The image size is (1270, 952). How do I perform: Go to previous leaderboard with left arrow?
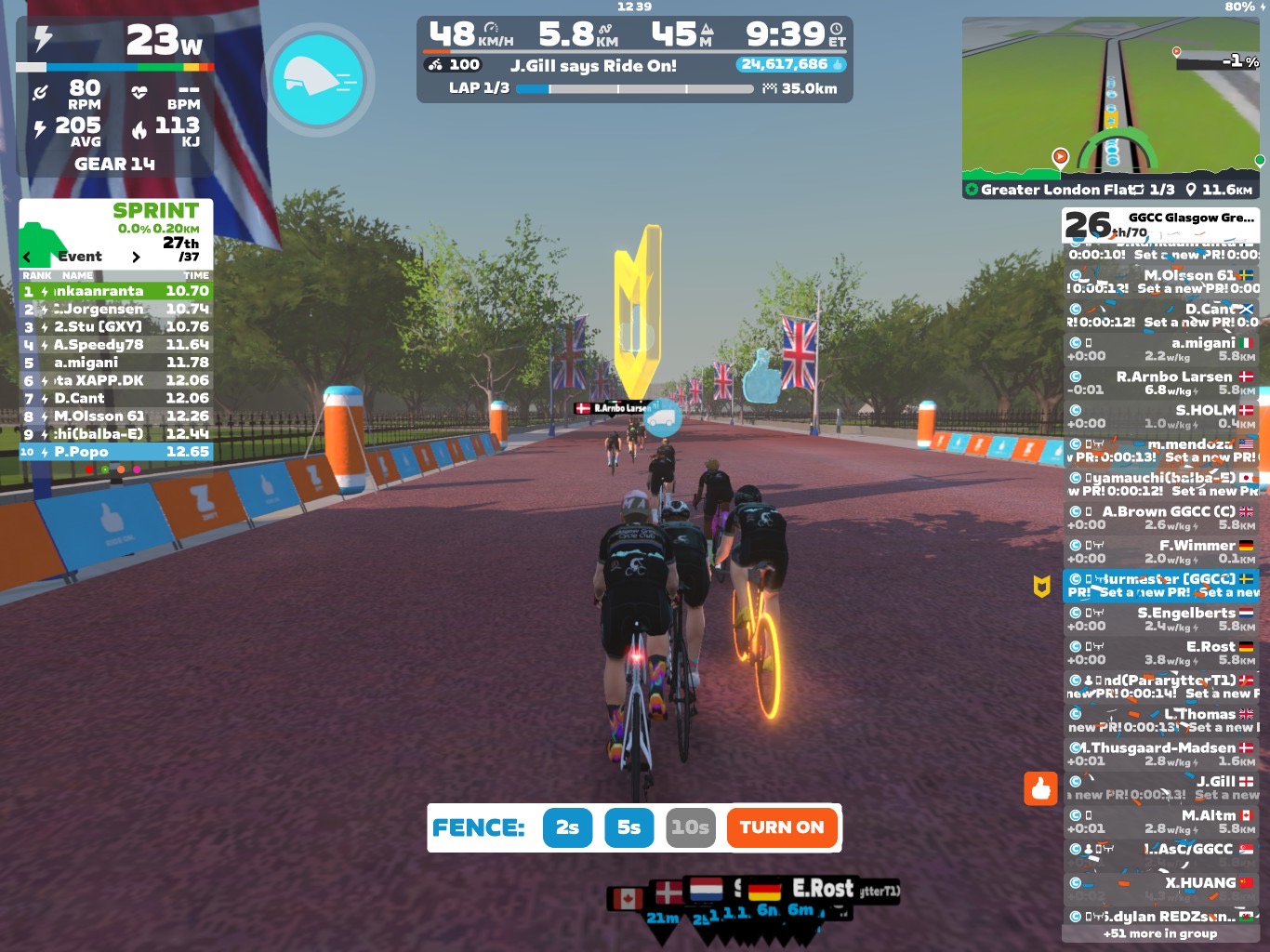[27, 258]
